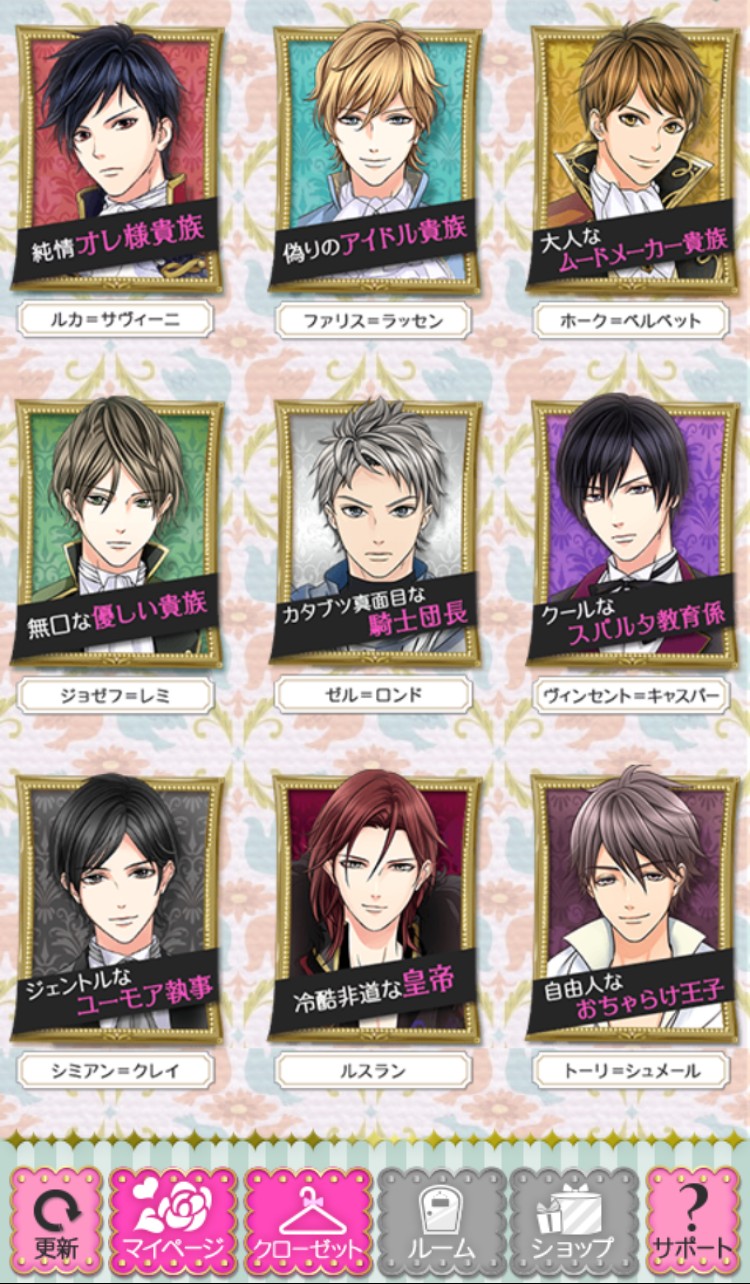This screenshot has width=750, height=1284.
Task: Open the クローゼット closet menu
Action: coord(307,1216)
